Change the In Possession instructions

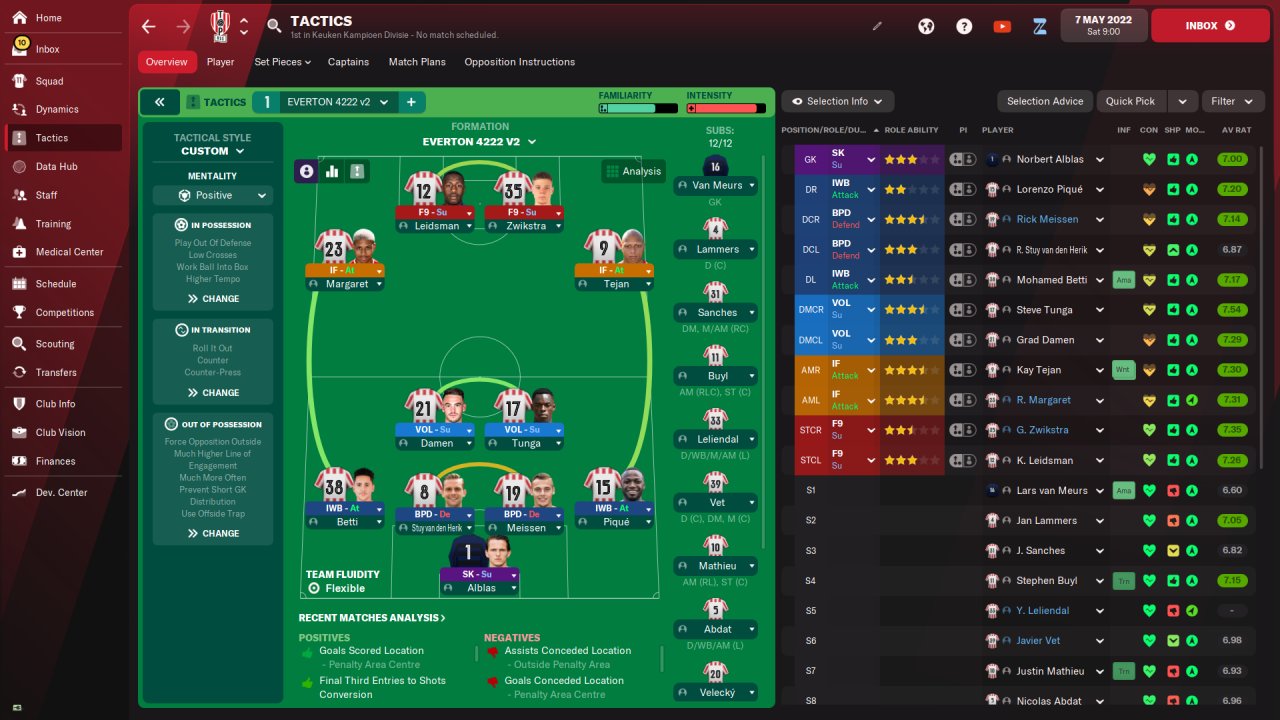pos(213,299)
